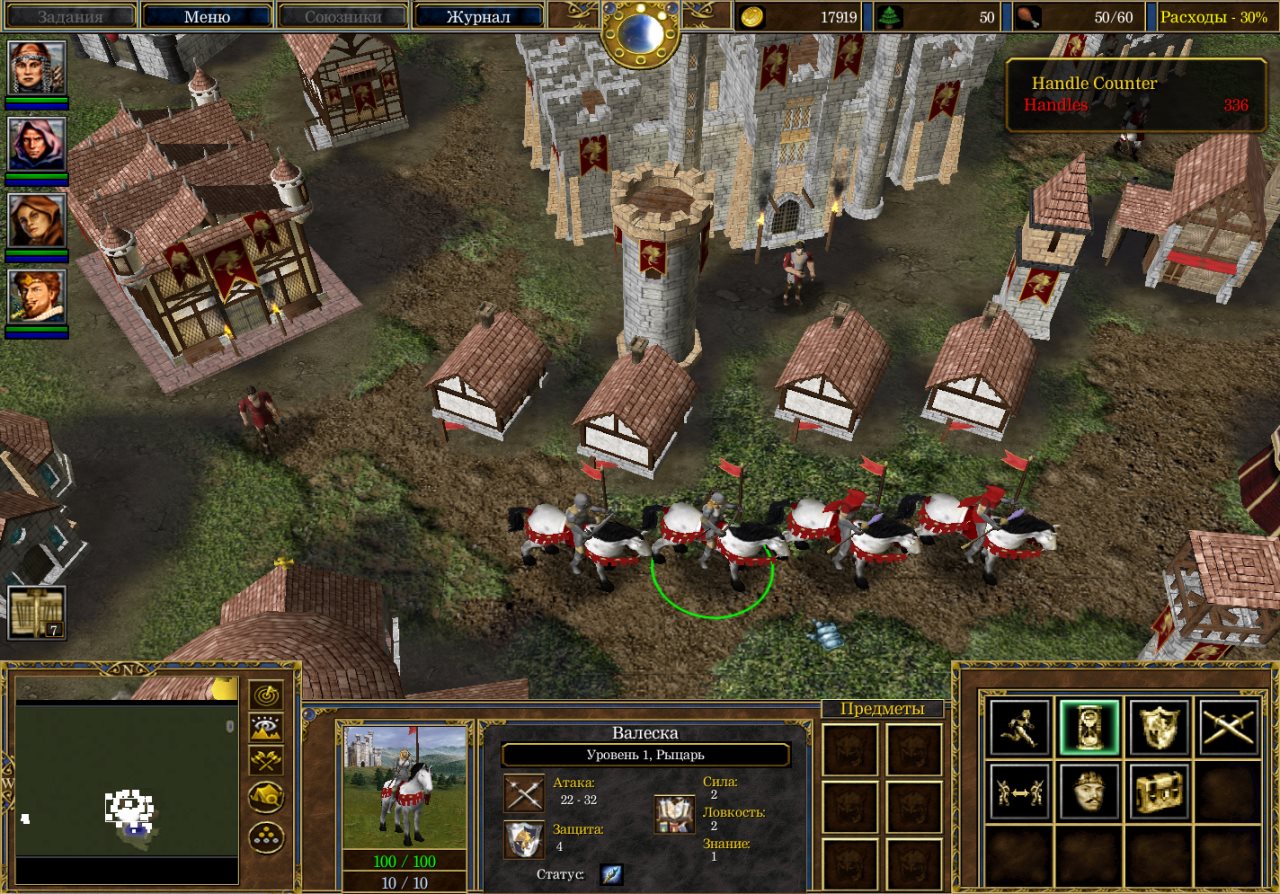
Task: Toggle creep camps display with the tent button
Action: pyautogui.click(x=266, y=797)
